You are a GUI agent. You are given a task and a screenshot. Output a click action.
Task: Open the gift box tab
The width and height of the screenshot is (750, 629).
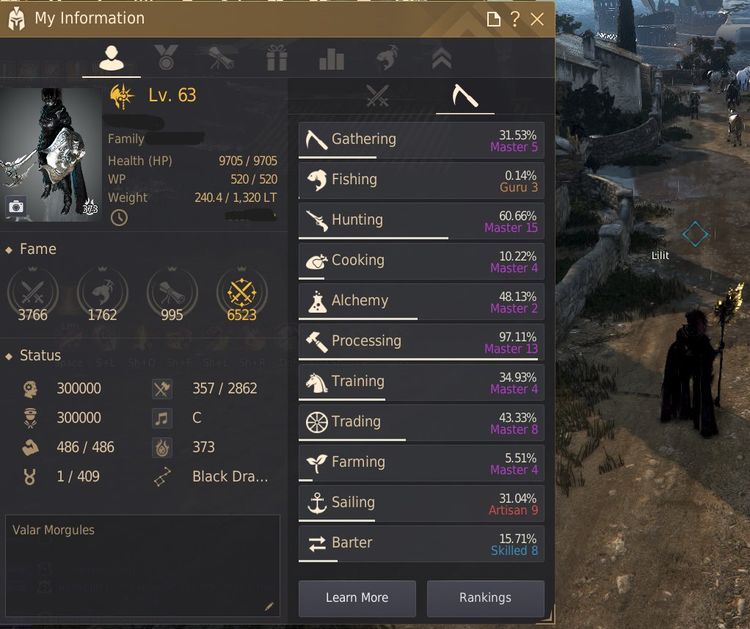(x=277, y=59)
